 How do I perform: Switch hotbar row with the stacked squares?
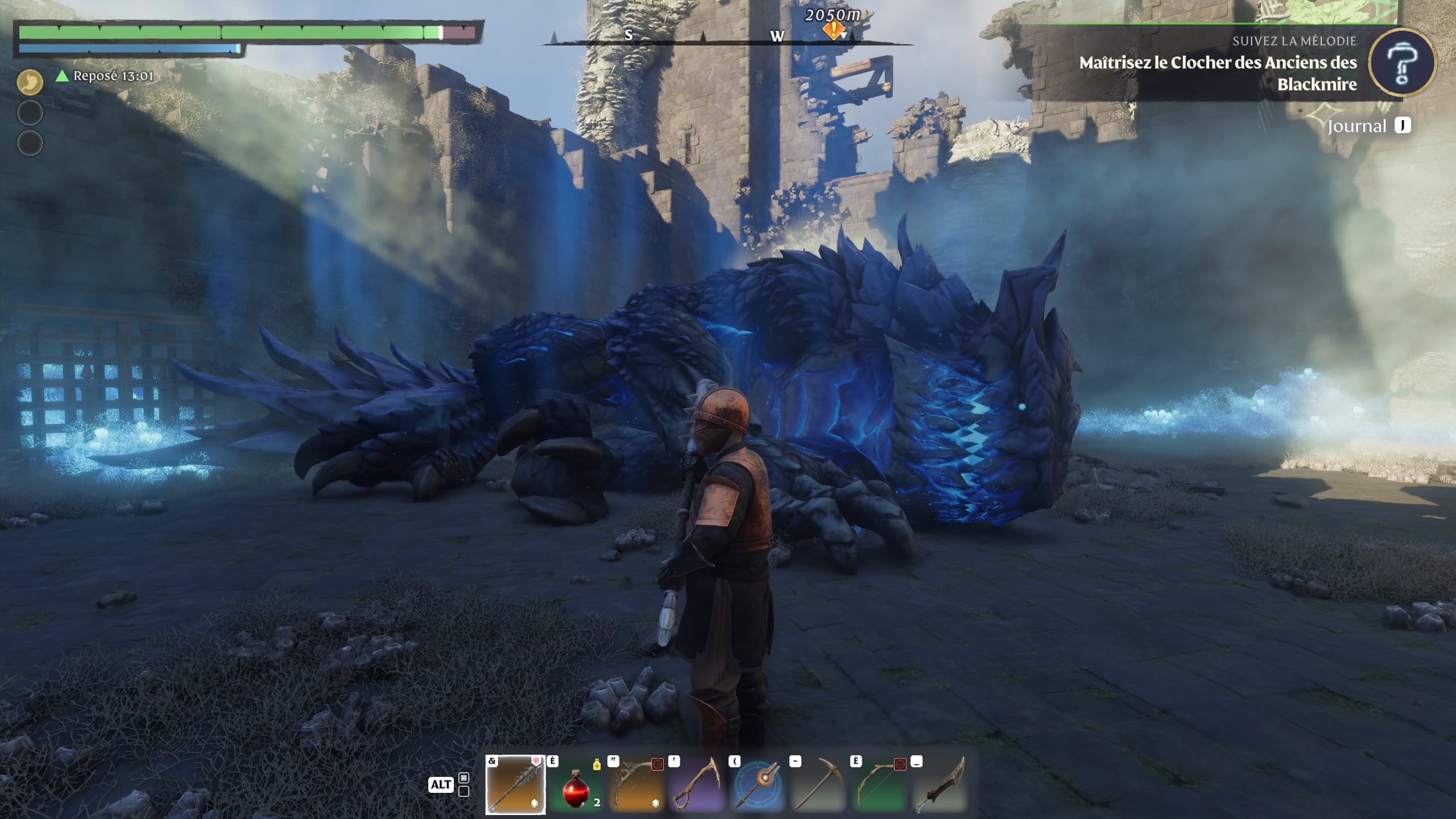tap(464, 784)
